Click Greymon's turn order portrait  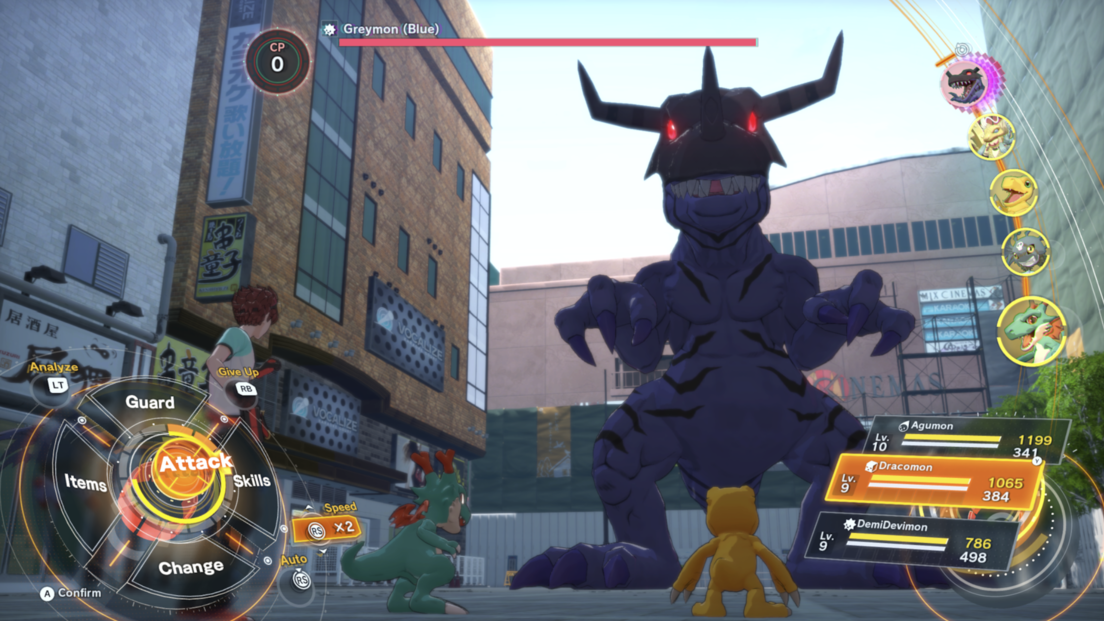[x=966, y=82]
